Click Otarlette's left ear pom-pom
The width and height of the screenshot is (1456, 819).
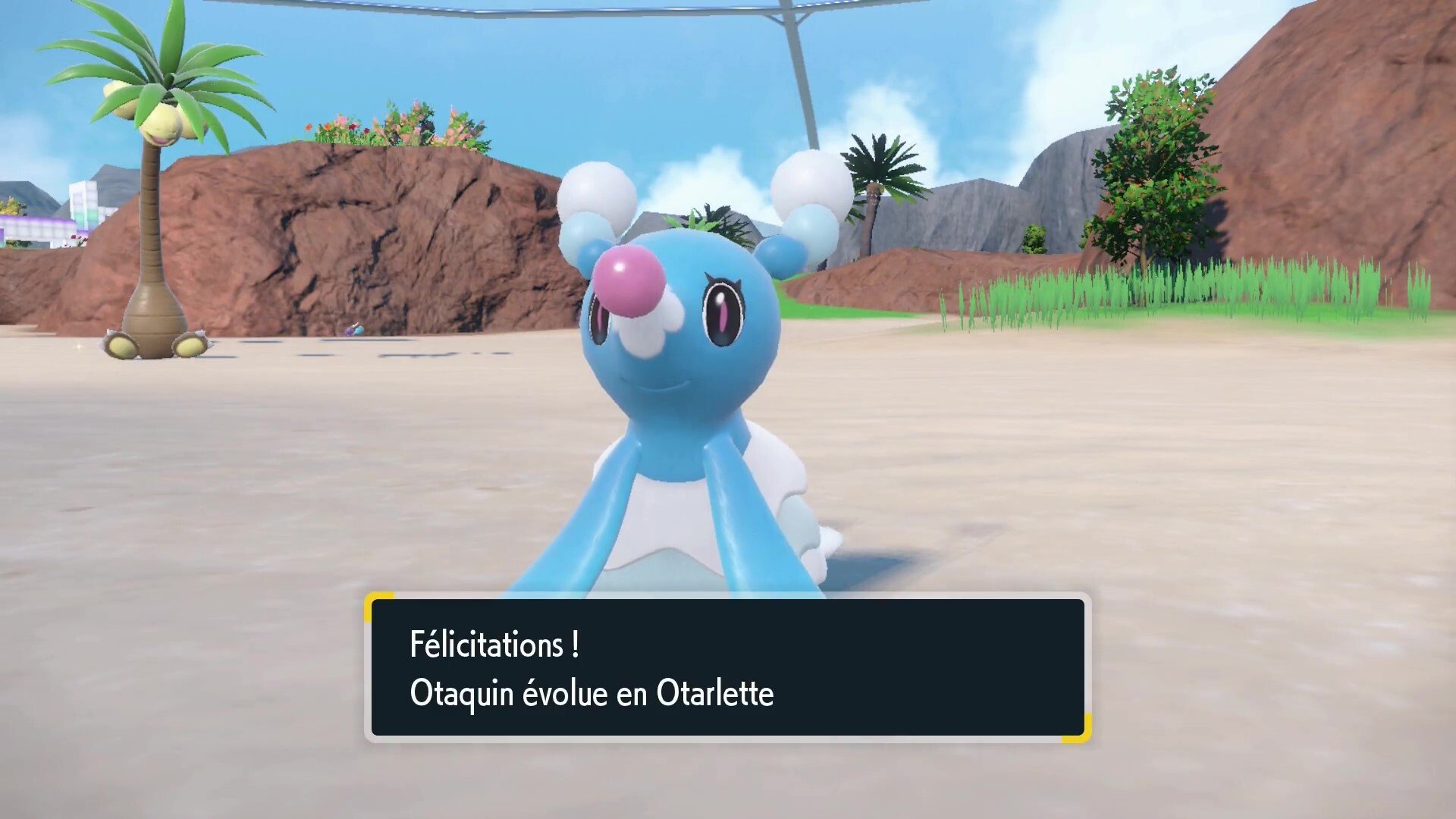(x=599, y=193)
